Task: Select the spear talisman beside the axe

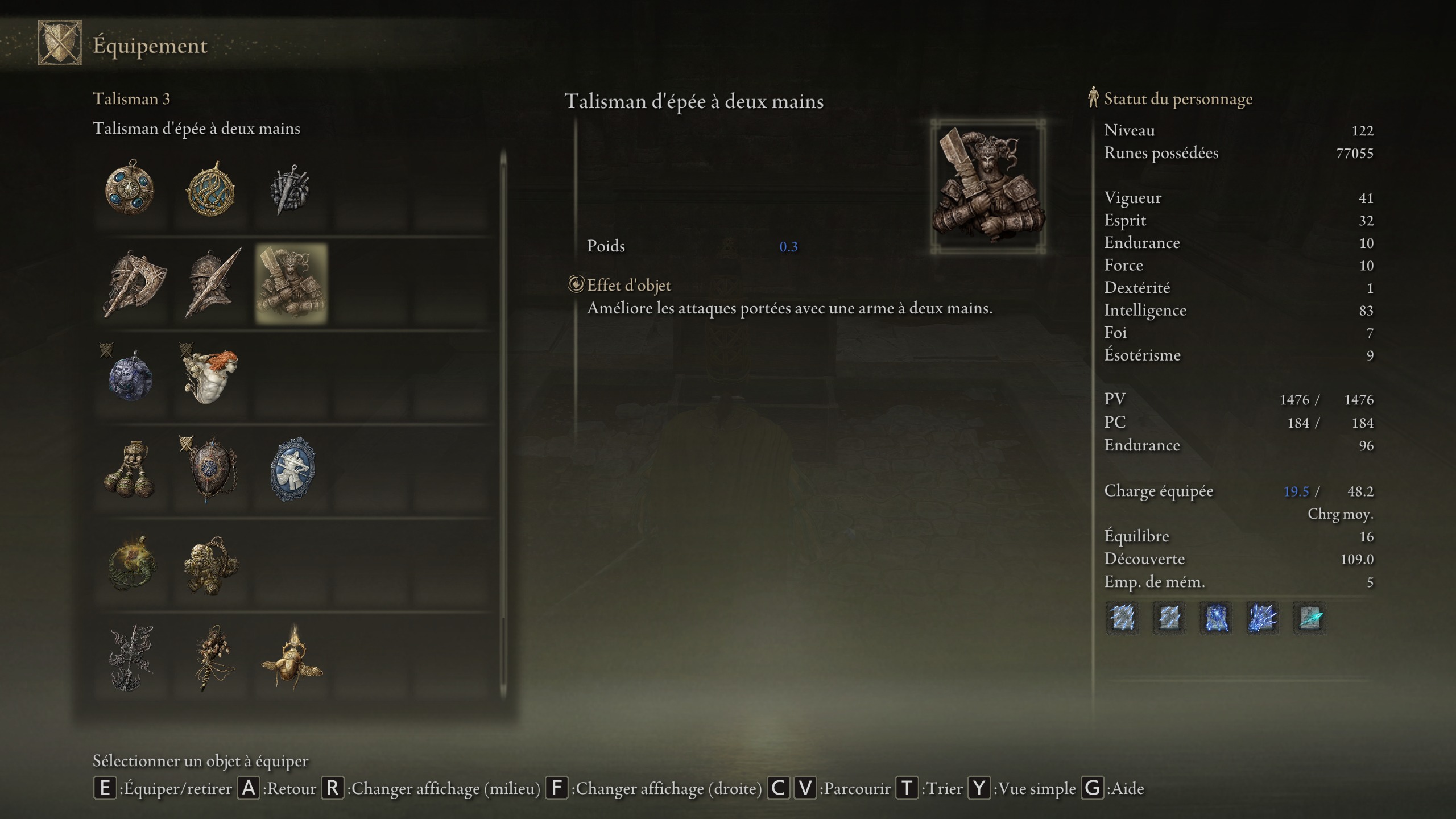Action: (212, 284)
